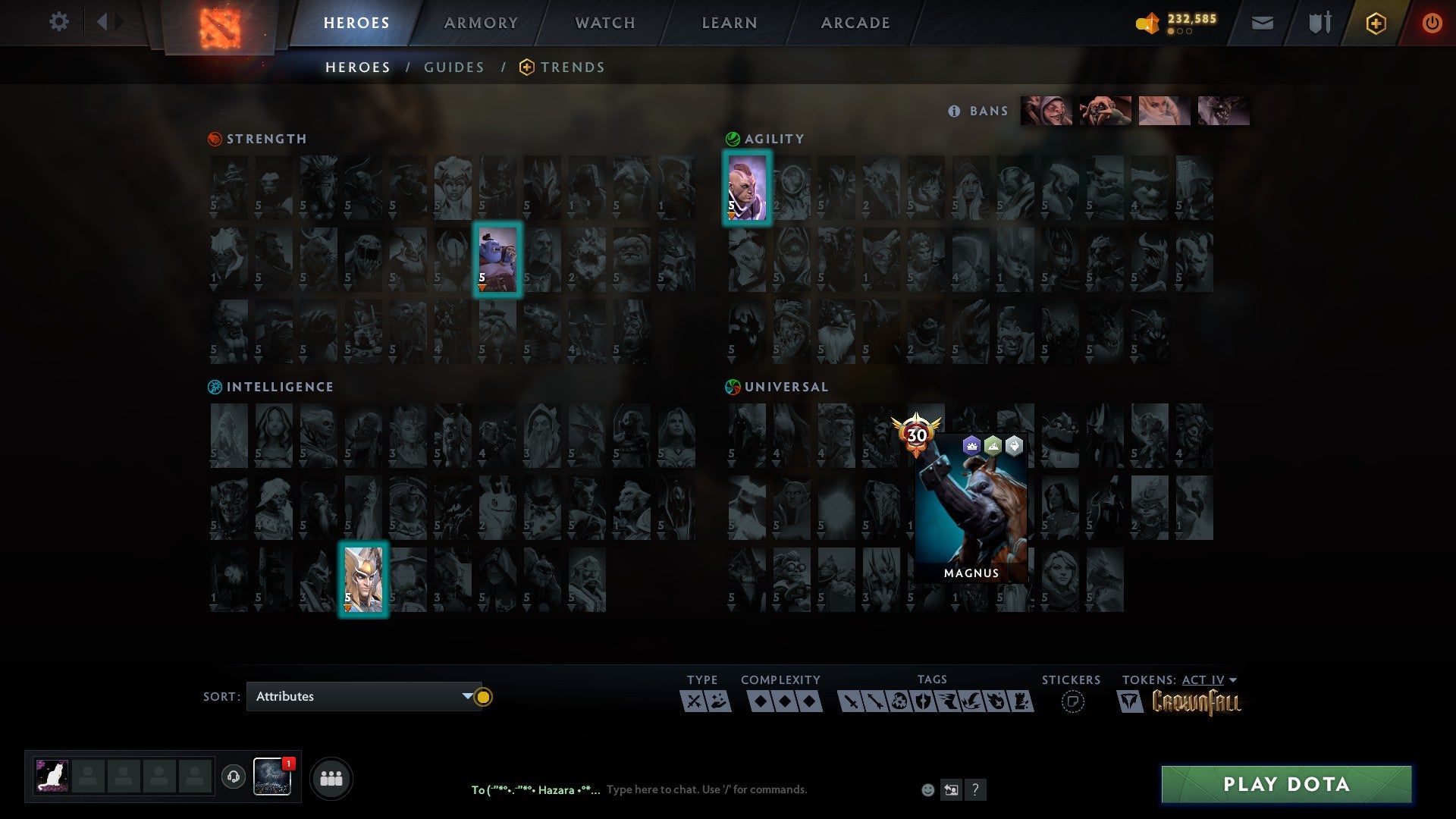Open the Arcade menu item

coord(855,23)
